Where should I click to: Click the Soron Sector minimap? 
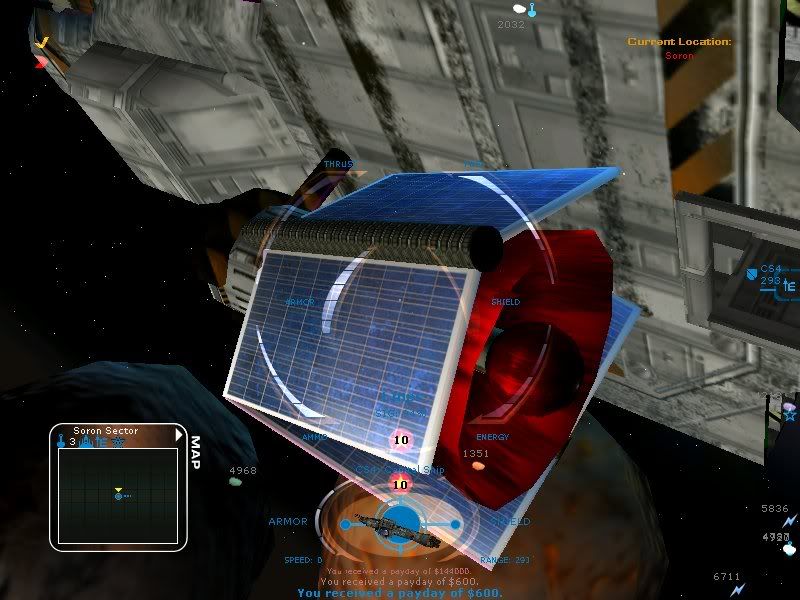117,495
